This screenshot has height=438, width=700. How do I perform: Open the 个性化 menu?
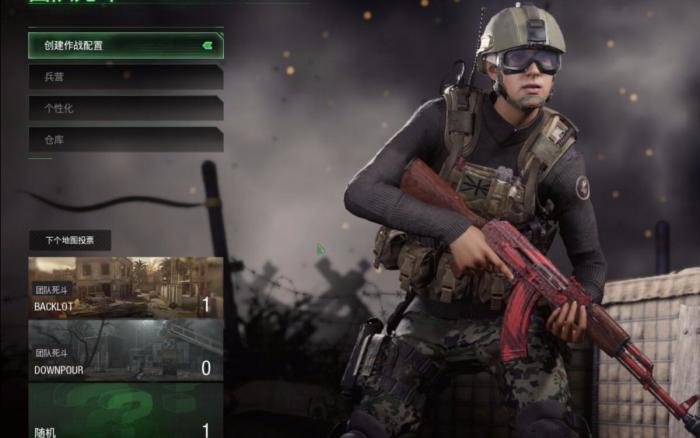pyautogui.click(x=125, y=108)
